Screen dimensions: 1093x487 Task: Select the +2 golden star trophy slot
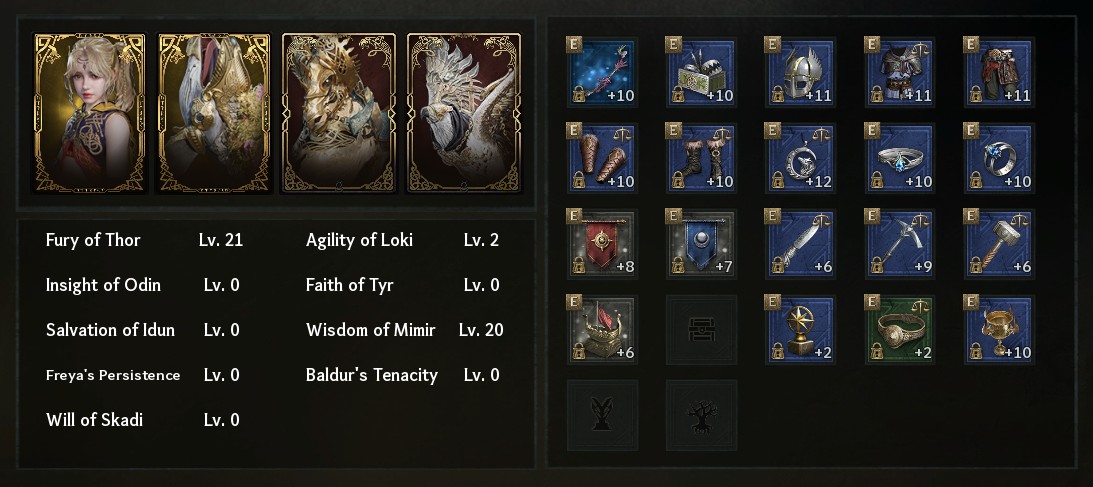pos(800,330)
